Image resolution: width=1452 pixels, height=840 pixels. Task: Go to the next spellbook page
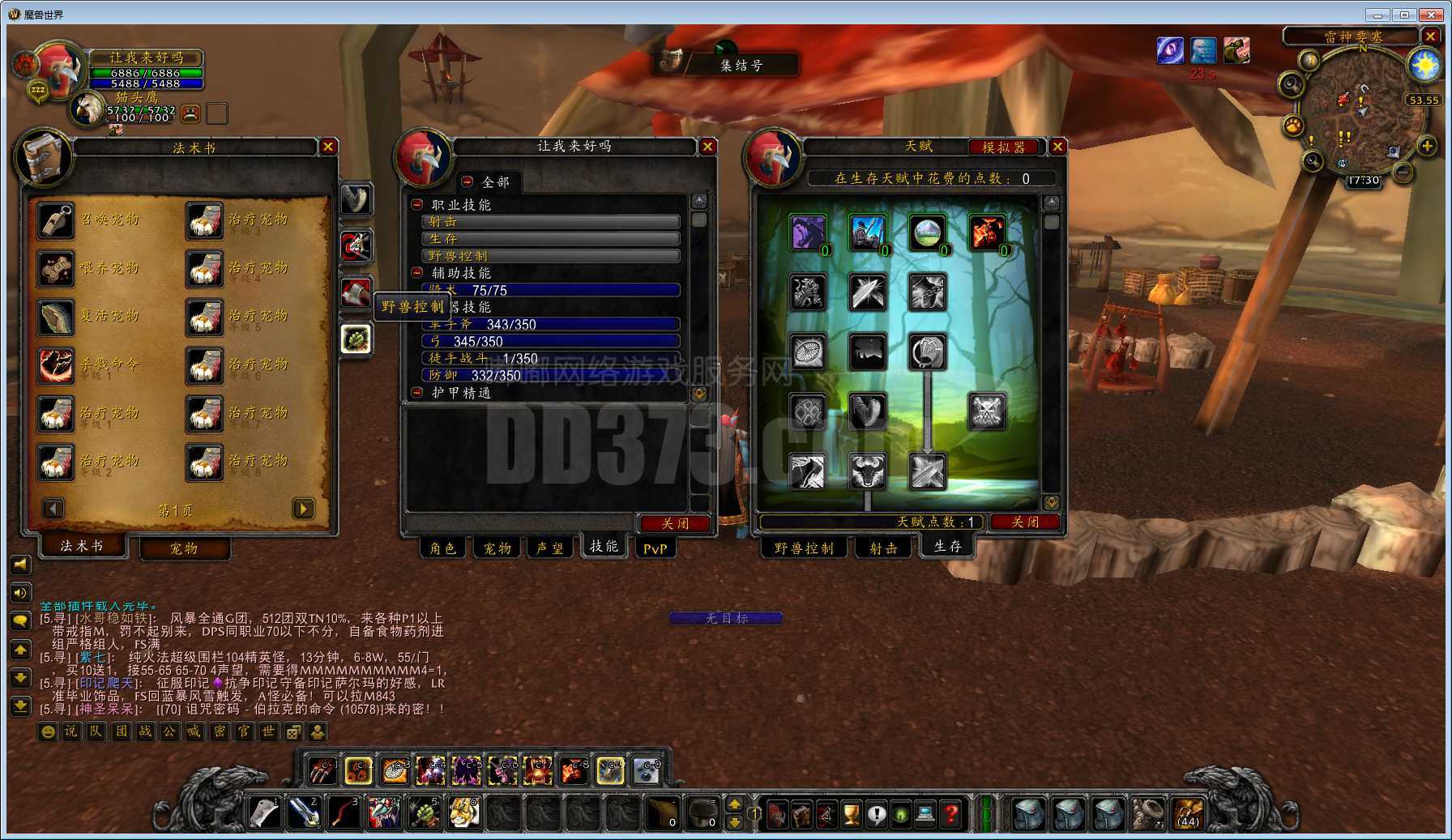303,509
